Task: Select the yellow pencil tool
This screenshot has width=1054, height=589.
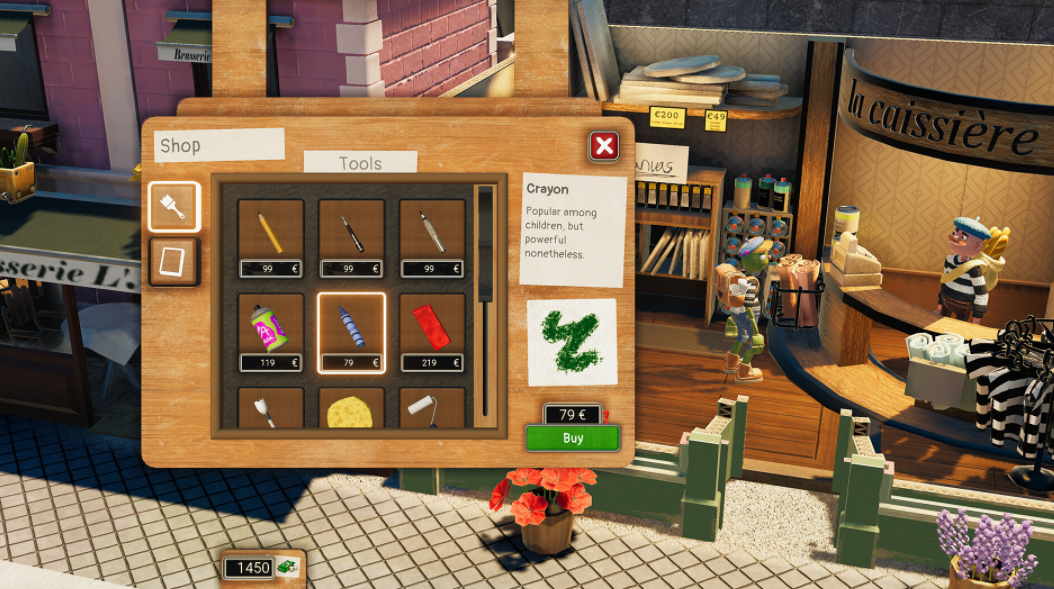Action: pos(271,232)
